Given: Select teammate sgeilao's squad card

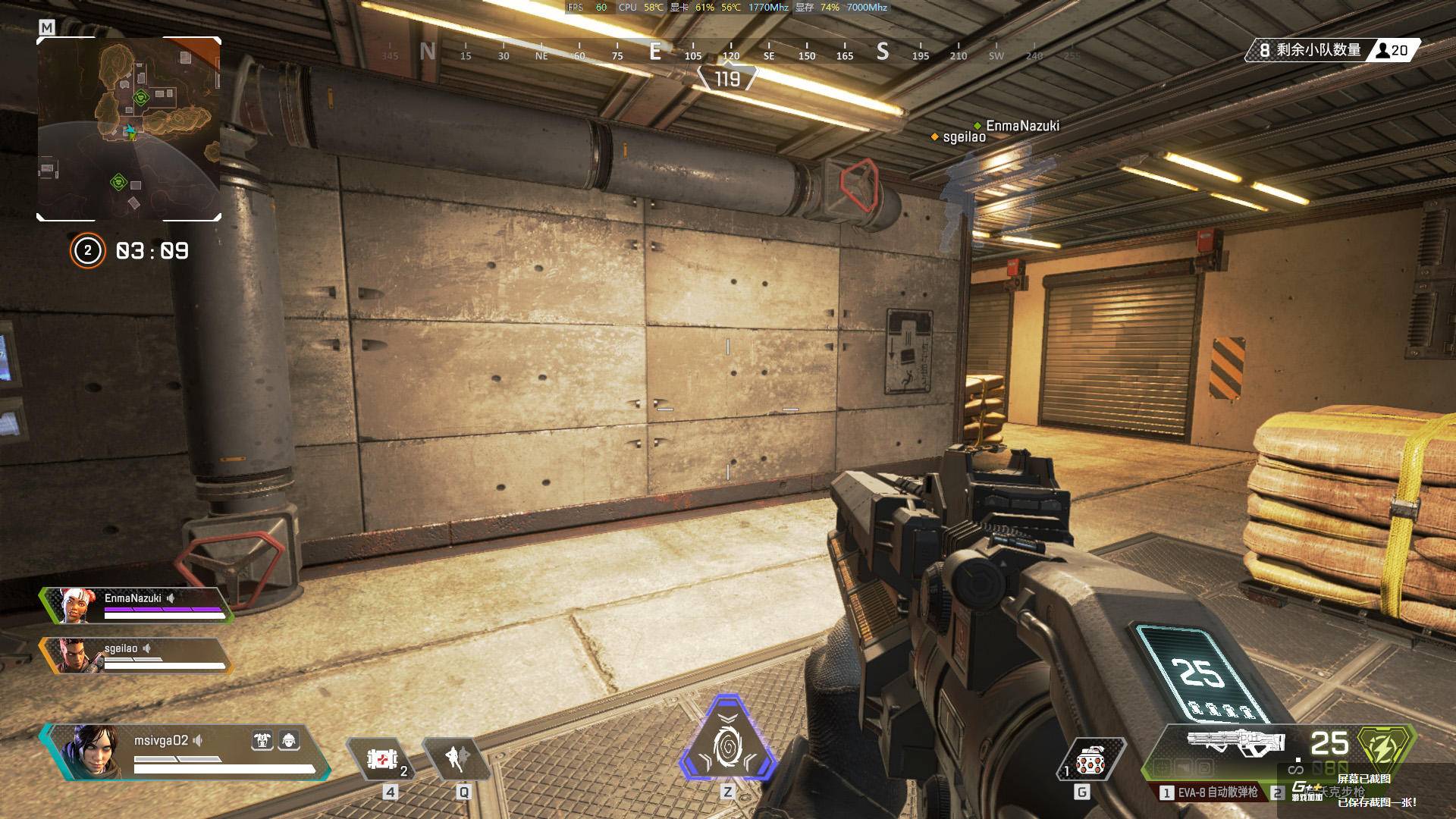Looking at the screenshot, I should click(135, 655).
